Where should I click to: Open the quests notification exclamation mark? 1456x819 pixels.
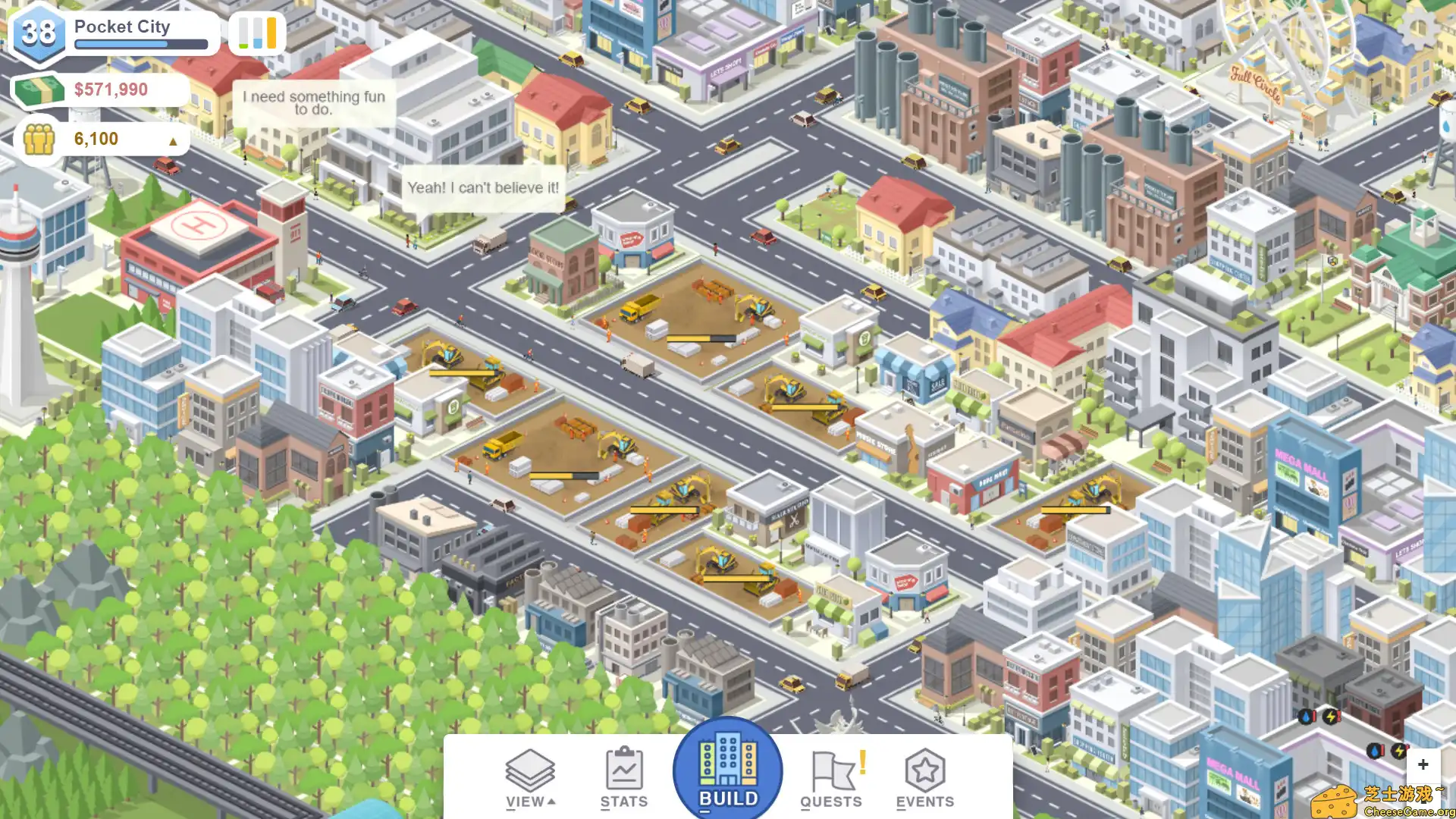click(x=862, y=762)
